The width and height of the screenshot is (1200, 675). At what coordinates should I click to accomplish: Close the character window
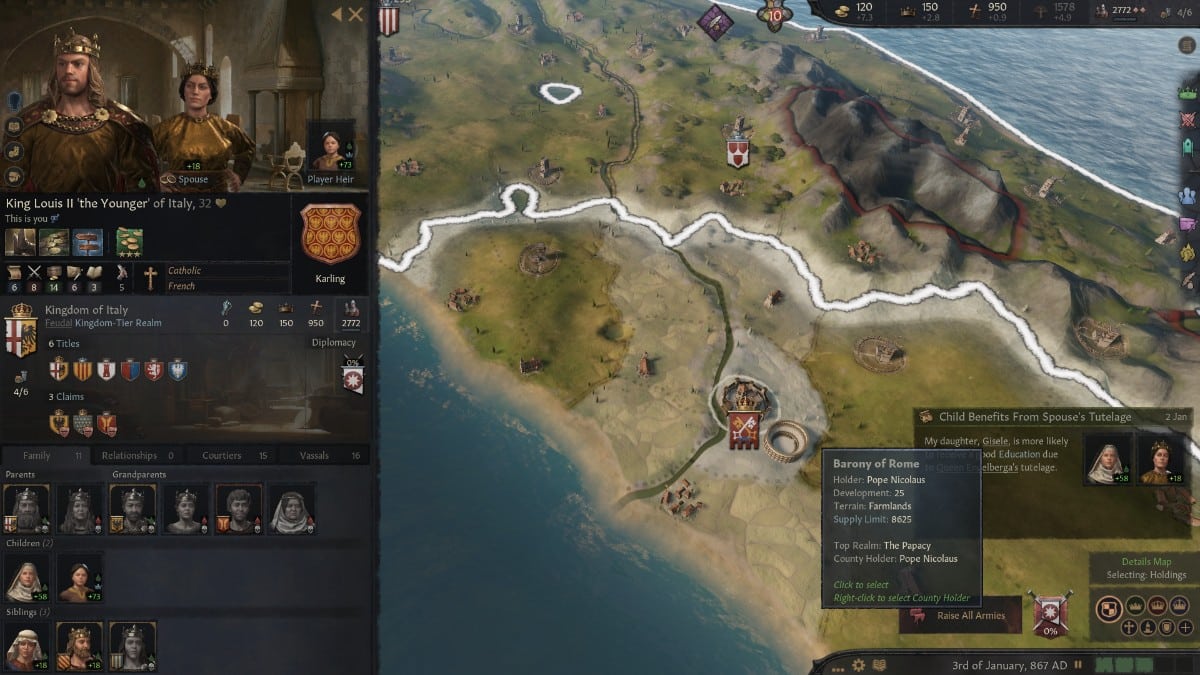coord(356,14)
